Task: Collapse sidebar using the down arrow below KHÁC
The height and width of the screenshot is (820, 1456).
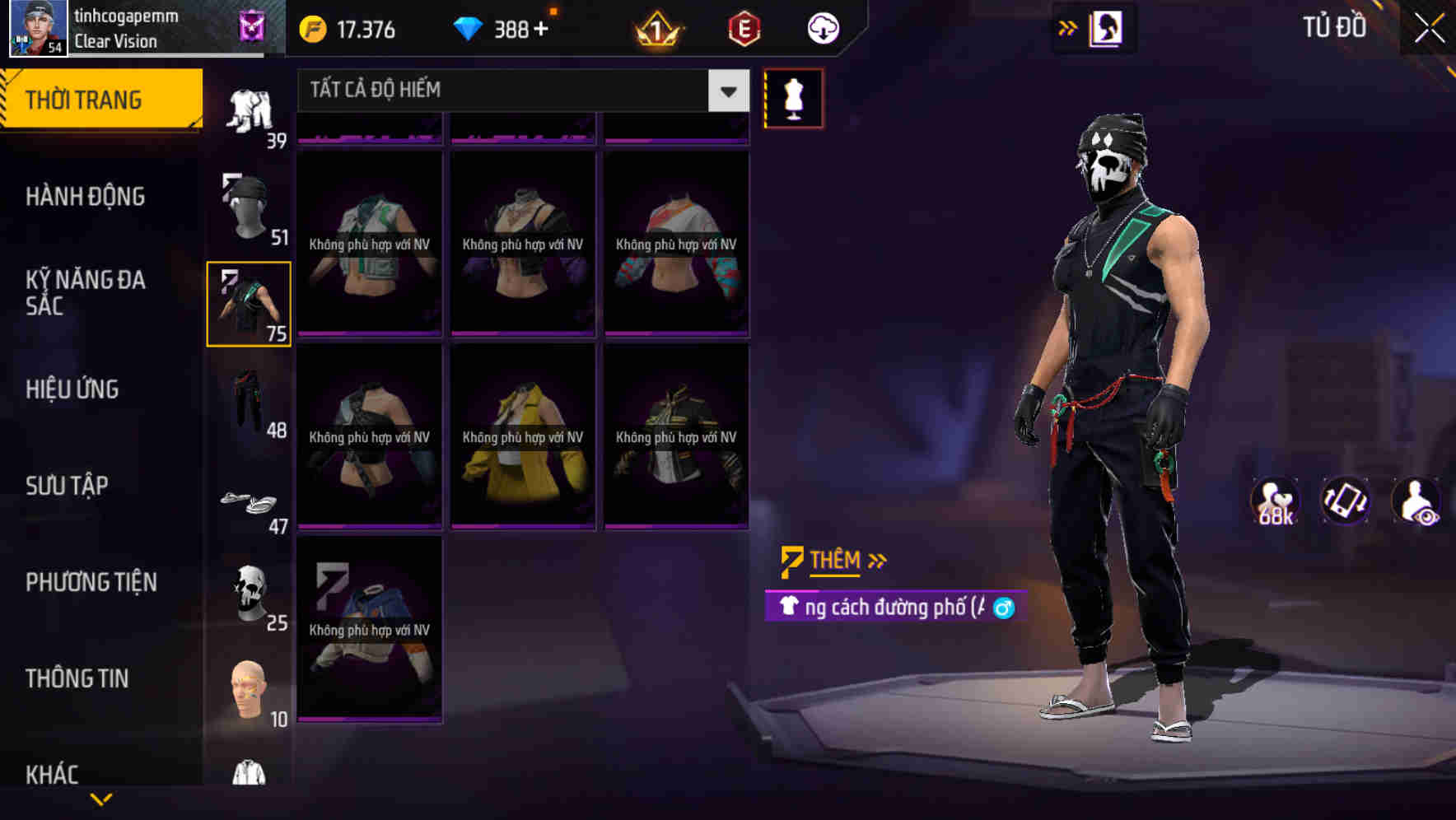Action: [101, 799]
